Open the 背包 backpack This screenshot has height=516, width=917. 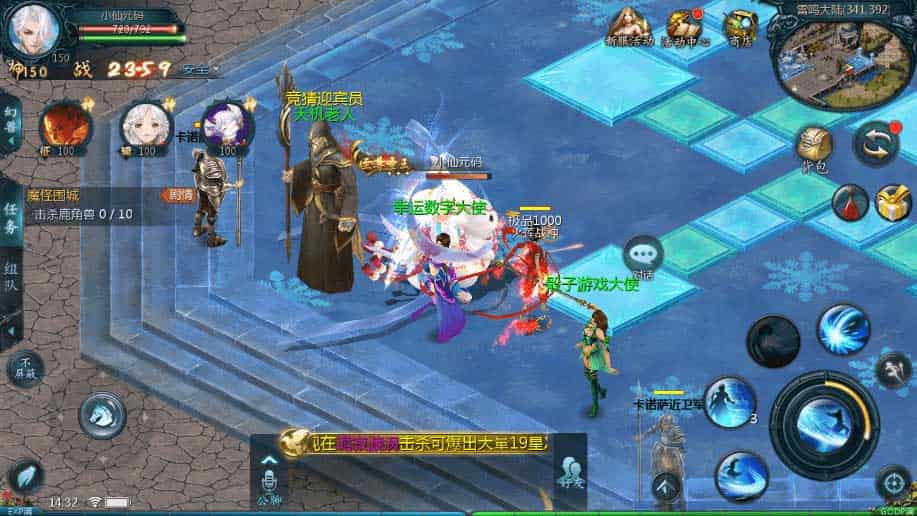(x=815, y=149)
